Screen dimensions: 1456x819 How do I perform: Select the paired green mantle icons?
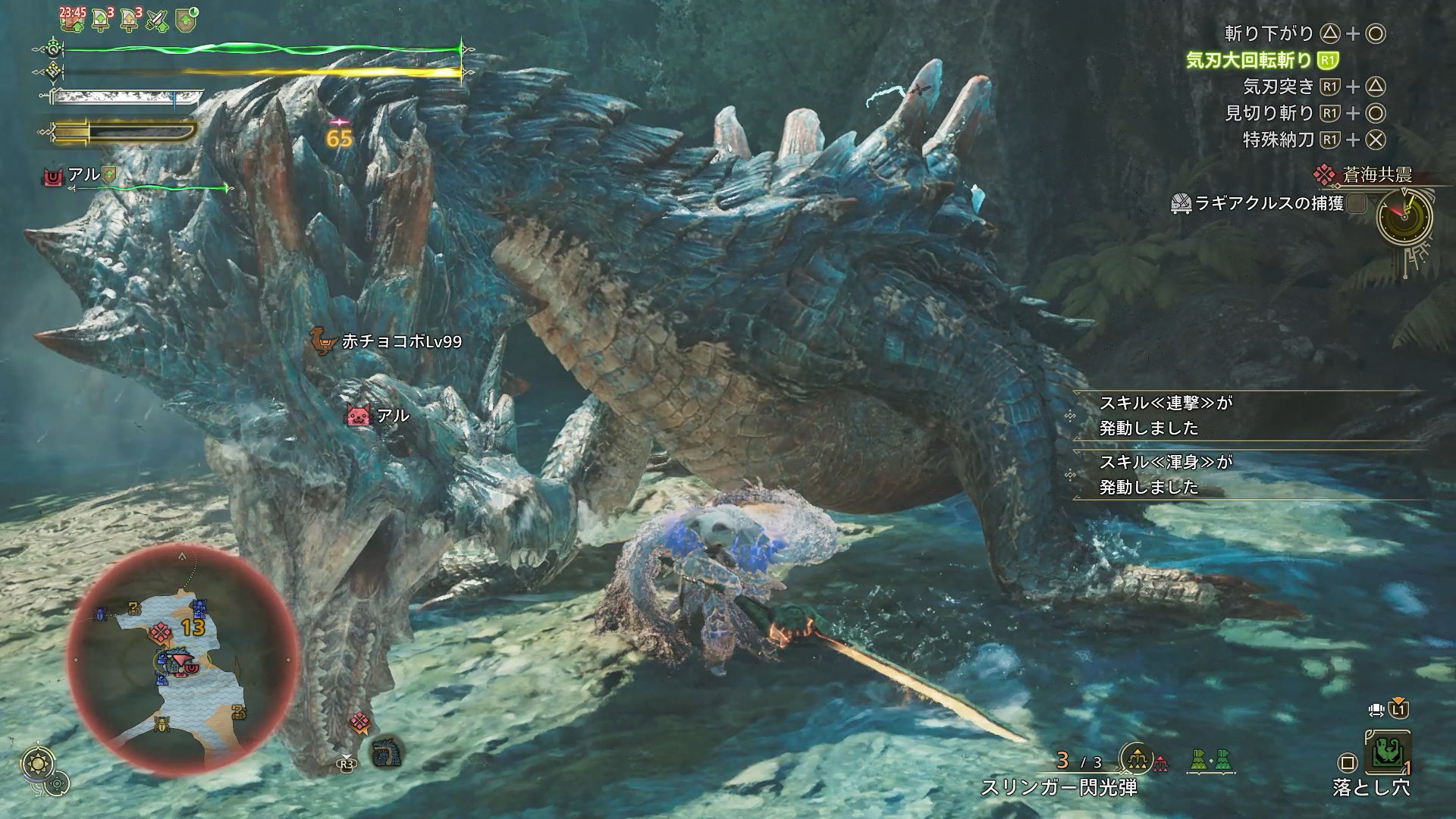click(x=1211, y=761)
